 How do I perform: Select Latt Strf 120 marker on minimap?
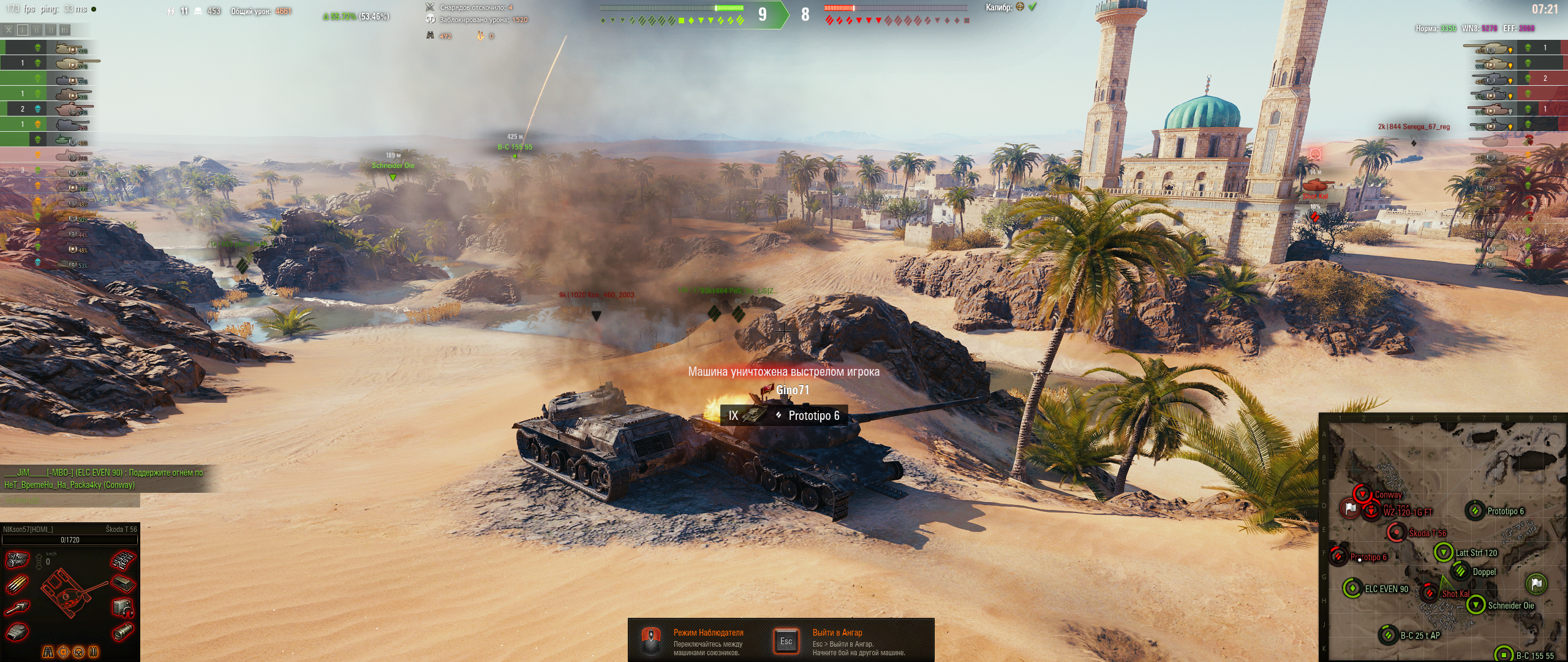[x=1444, y=552]
